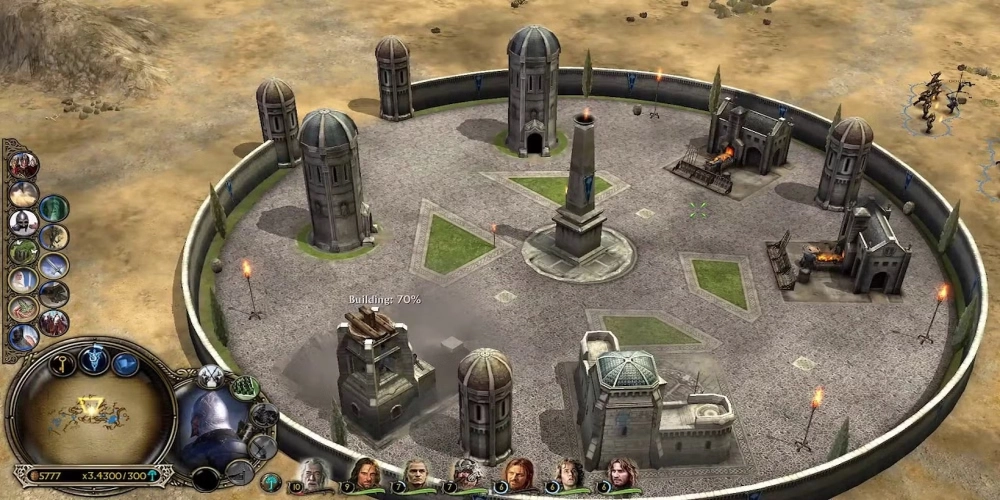The width and height of the screenshot is (1000, 500).
Task: Select Boromir's hero portrait
Action: (517, 473)
